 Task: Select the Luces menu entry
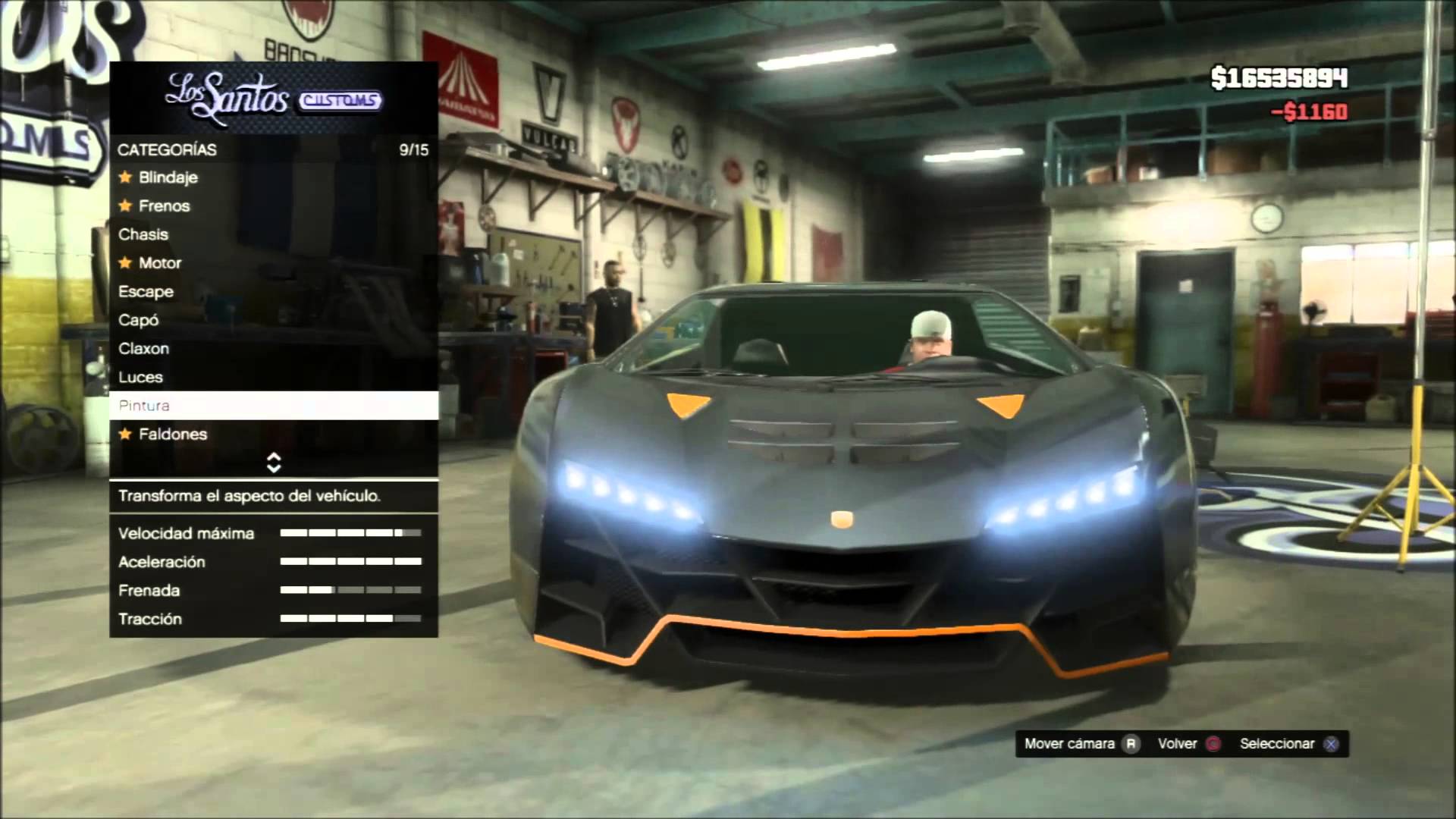pos(140,378)
